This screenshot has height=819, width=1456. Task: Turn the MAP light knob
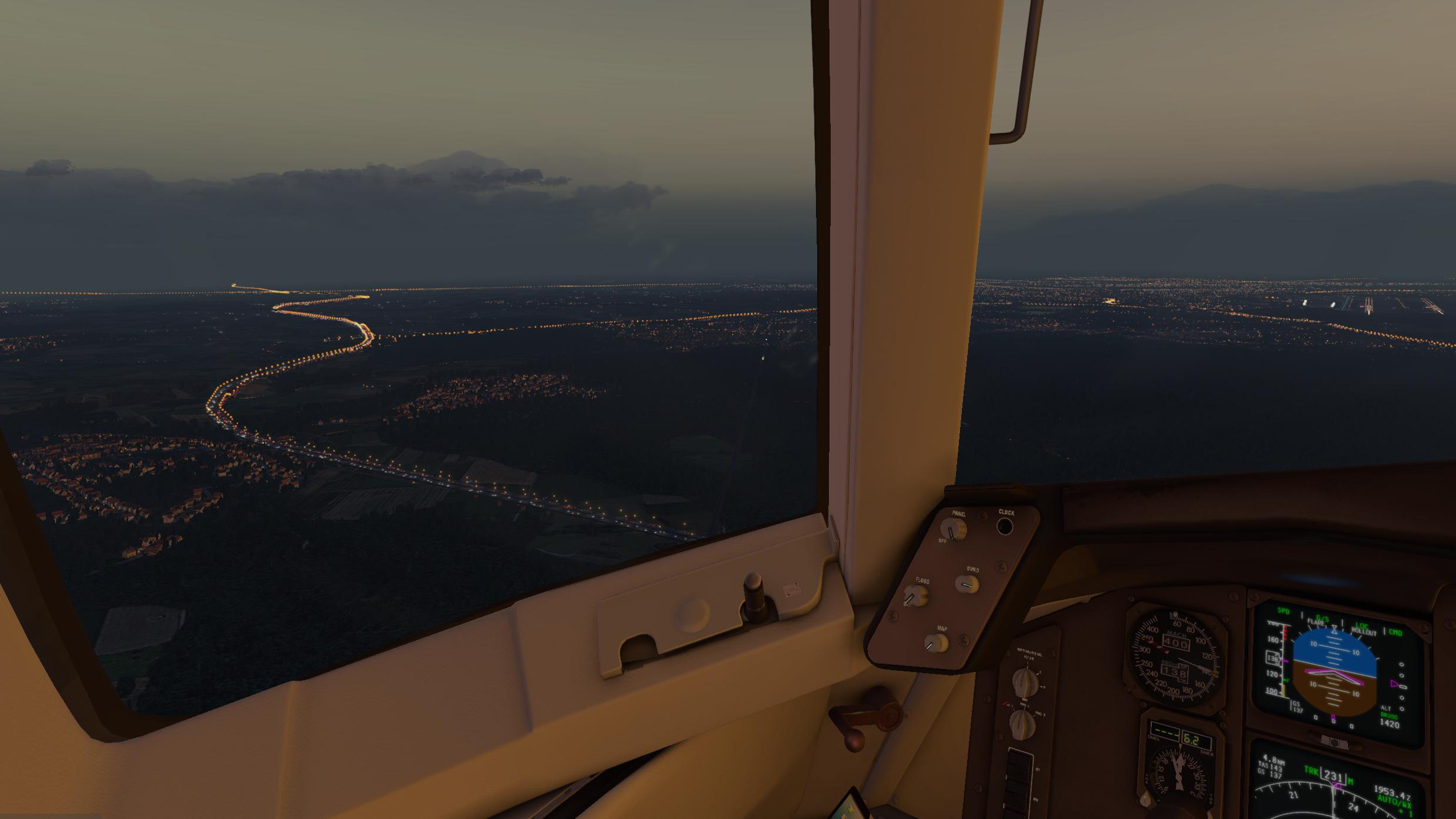point(936,643)
